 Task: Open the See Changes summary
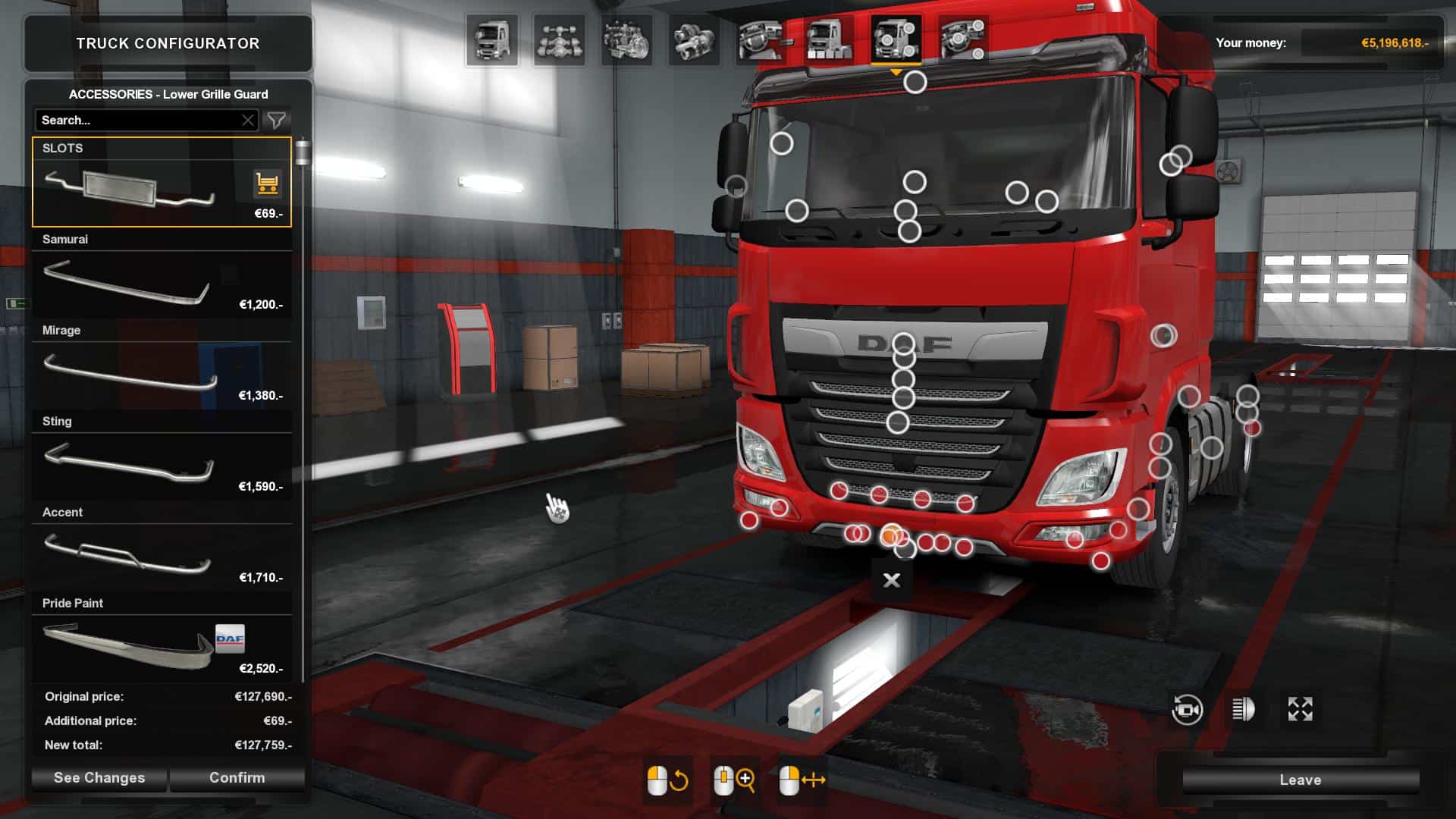point(99,777)
